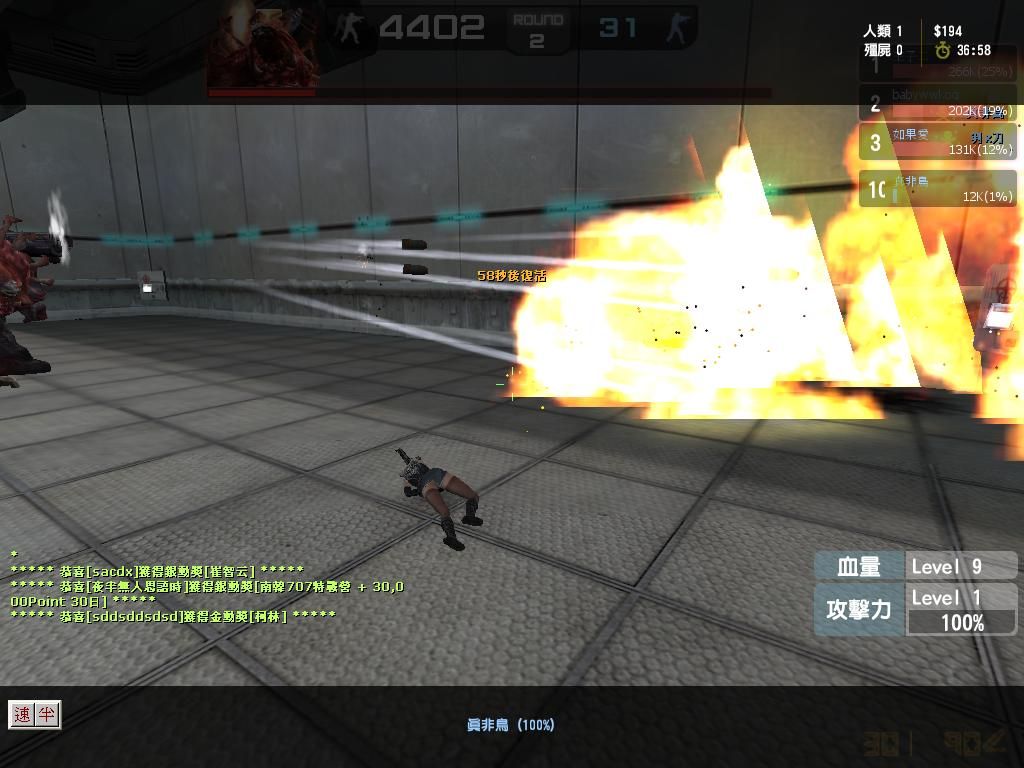This screenshot has width=1024, height=768.
Task: Upgrade the 攻擊力 attack power panel
Action: point(915,609)
